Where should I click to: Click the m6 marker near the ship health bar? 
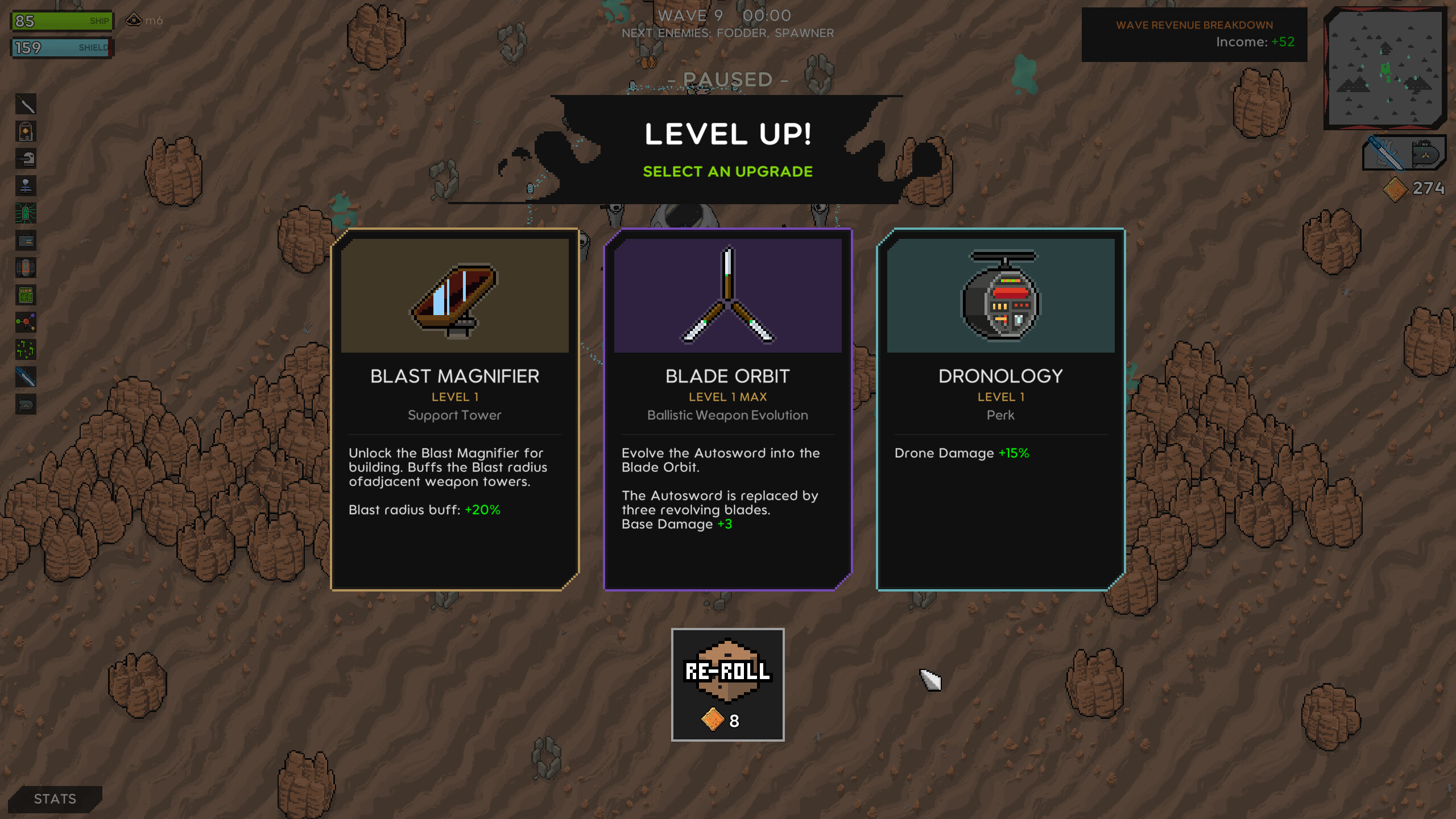(x=142, y=19)
